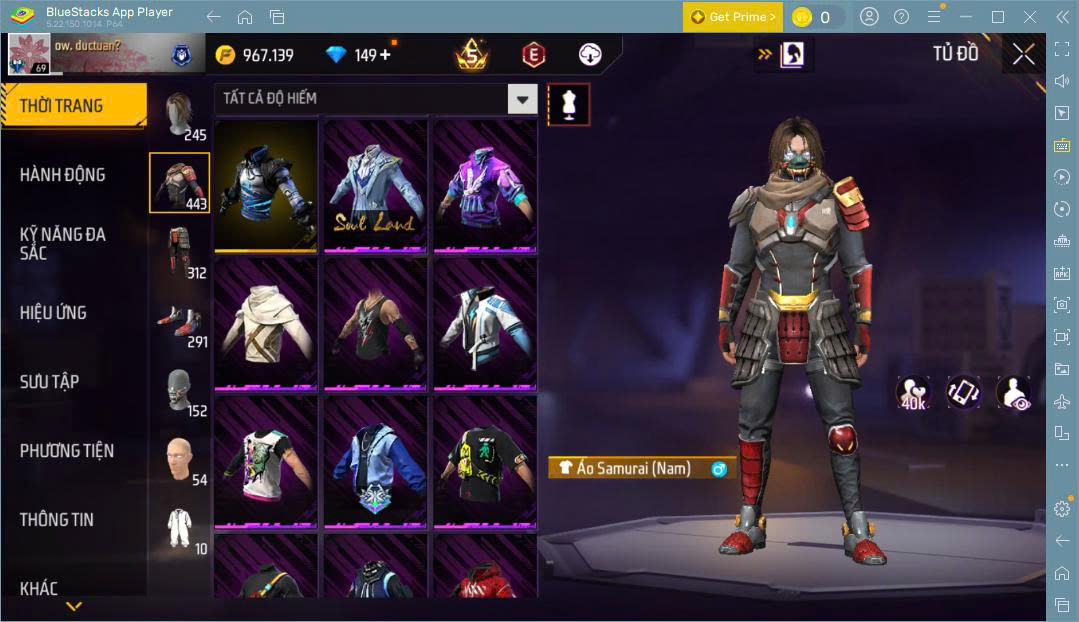Click the BlueStacks Get Prime button
The height and width of the screenshot is (622, 1079).
pyautogui.click(x=733, y=17)
